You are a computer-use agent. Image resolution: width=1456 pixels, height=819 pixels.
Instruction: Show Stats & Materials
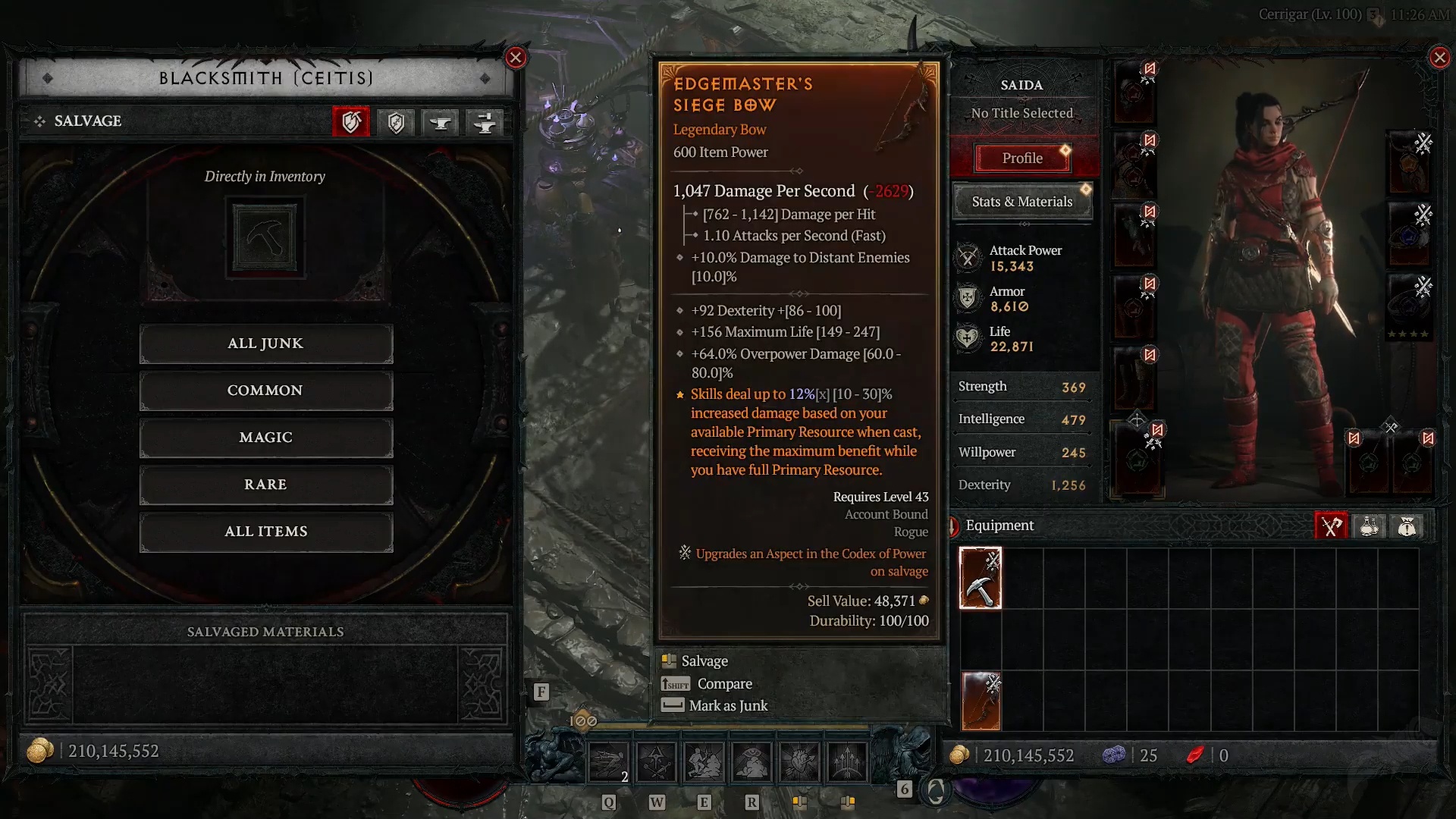point(1021,202)
